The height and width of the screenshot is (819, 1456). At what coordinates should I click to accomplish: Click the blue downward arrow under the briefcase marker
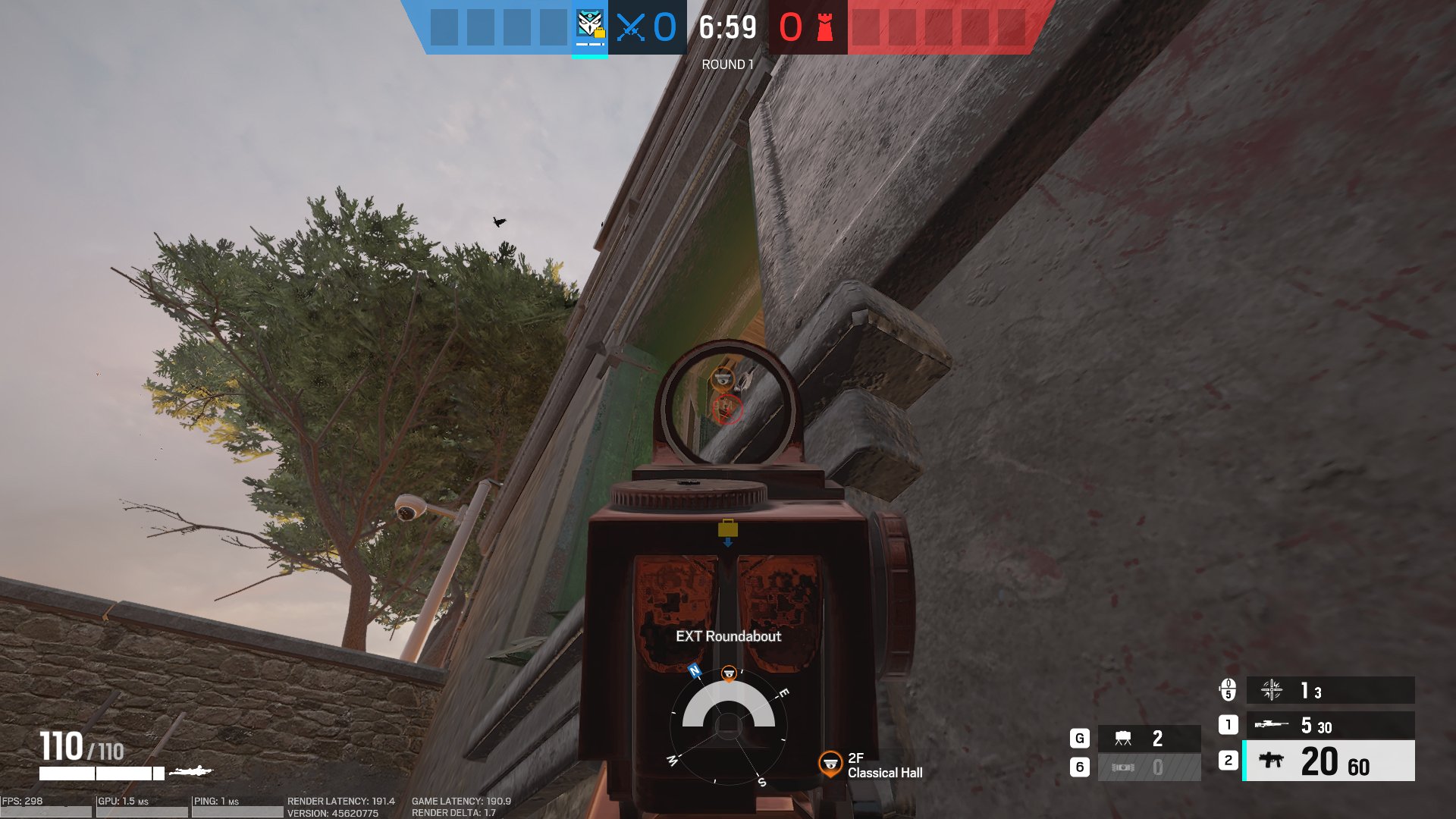[730, 541]
